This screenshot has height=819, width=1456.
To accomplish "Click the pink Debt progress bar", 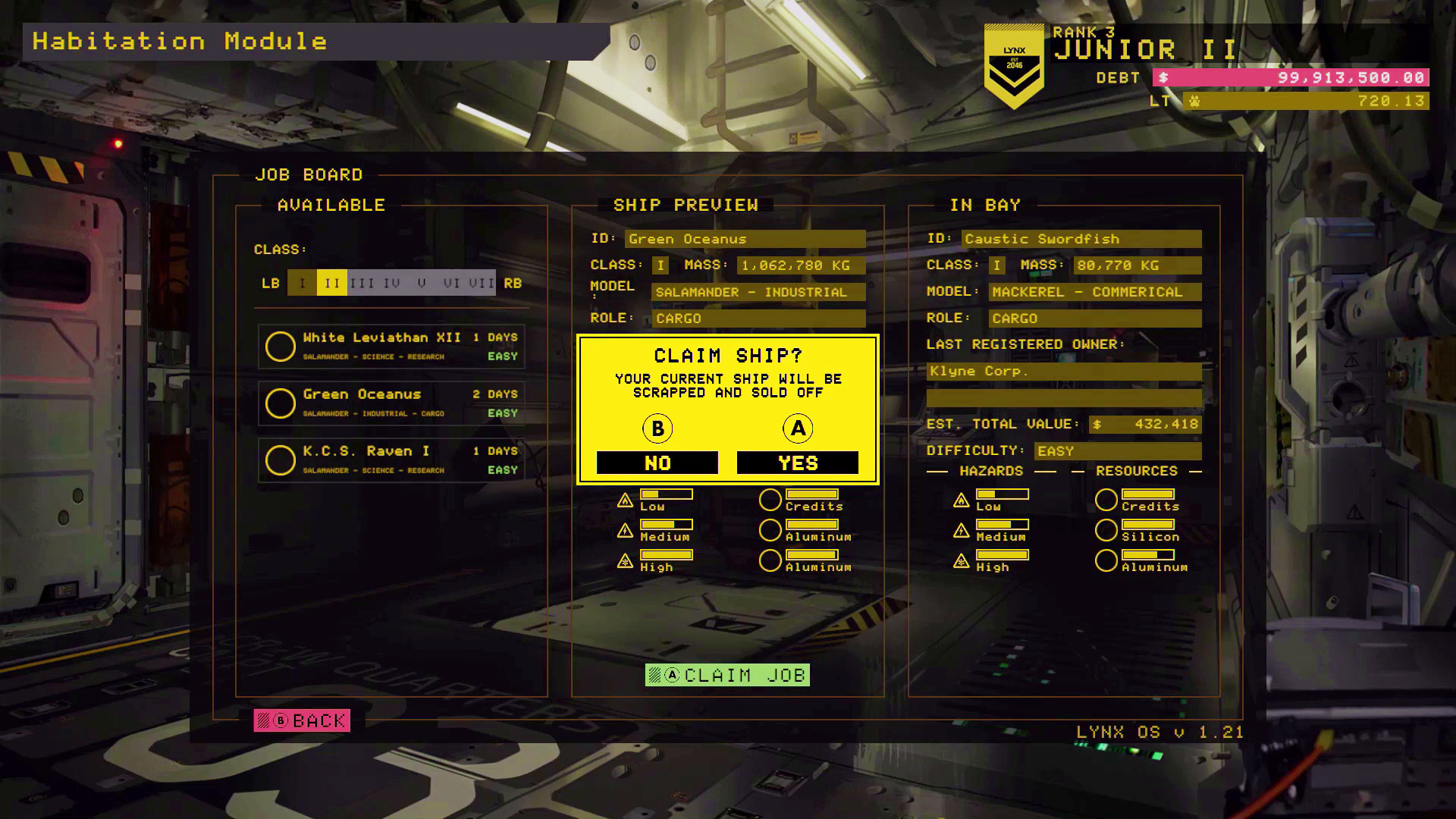I will click(x=1289, y=77).
